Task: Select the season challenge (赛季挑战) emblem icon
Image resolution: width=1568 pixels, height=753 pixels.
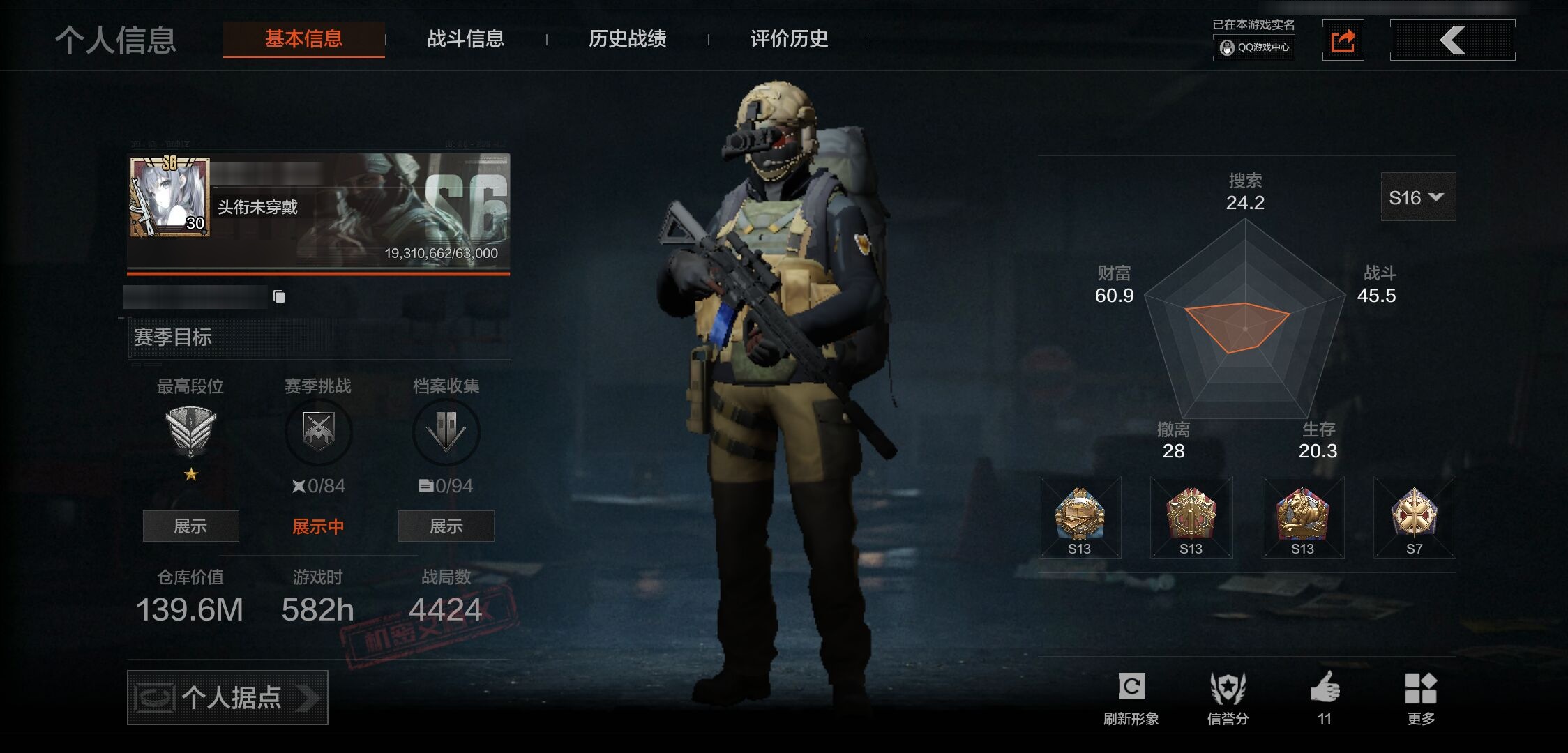Action: pos(318,432)
